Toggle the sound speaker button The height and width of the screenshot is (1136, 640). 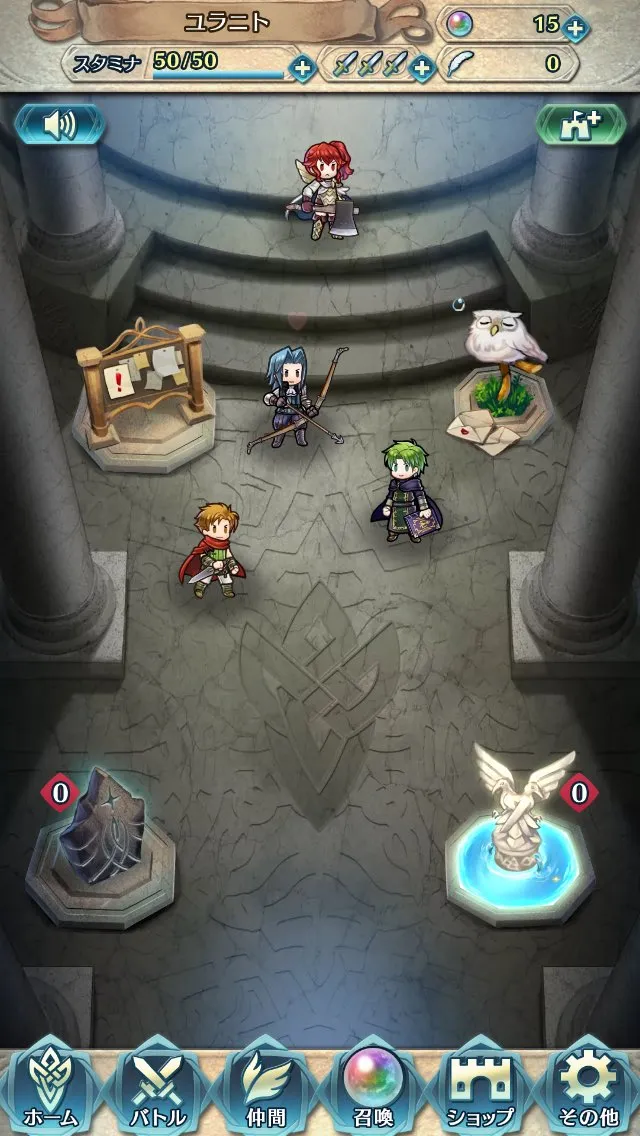(59, 124)
